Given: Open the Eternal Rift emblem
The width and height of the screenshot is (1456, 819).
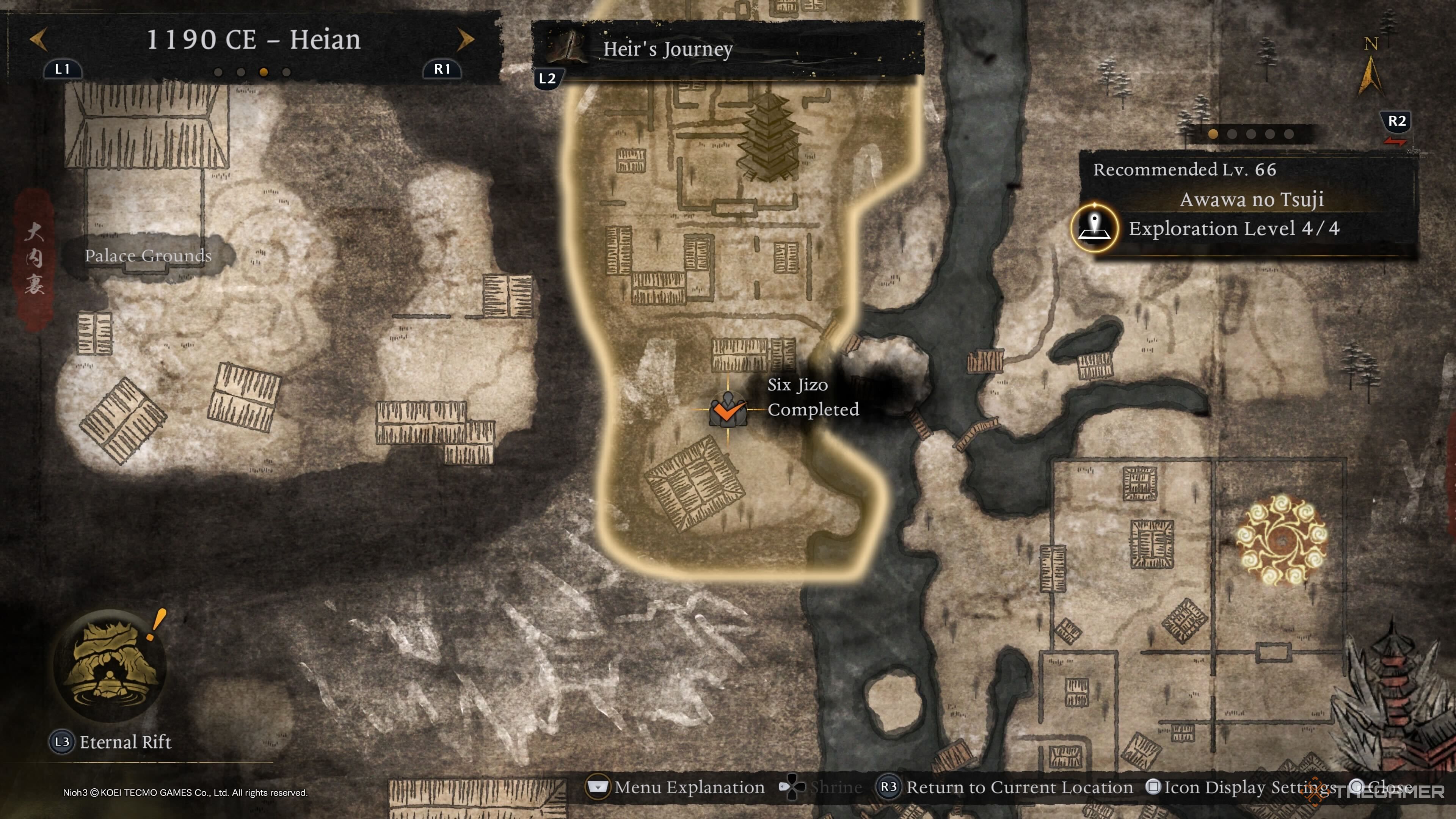Looking at the screenshot, I should 110,665.
